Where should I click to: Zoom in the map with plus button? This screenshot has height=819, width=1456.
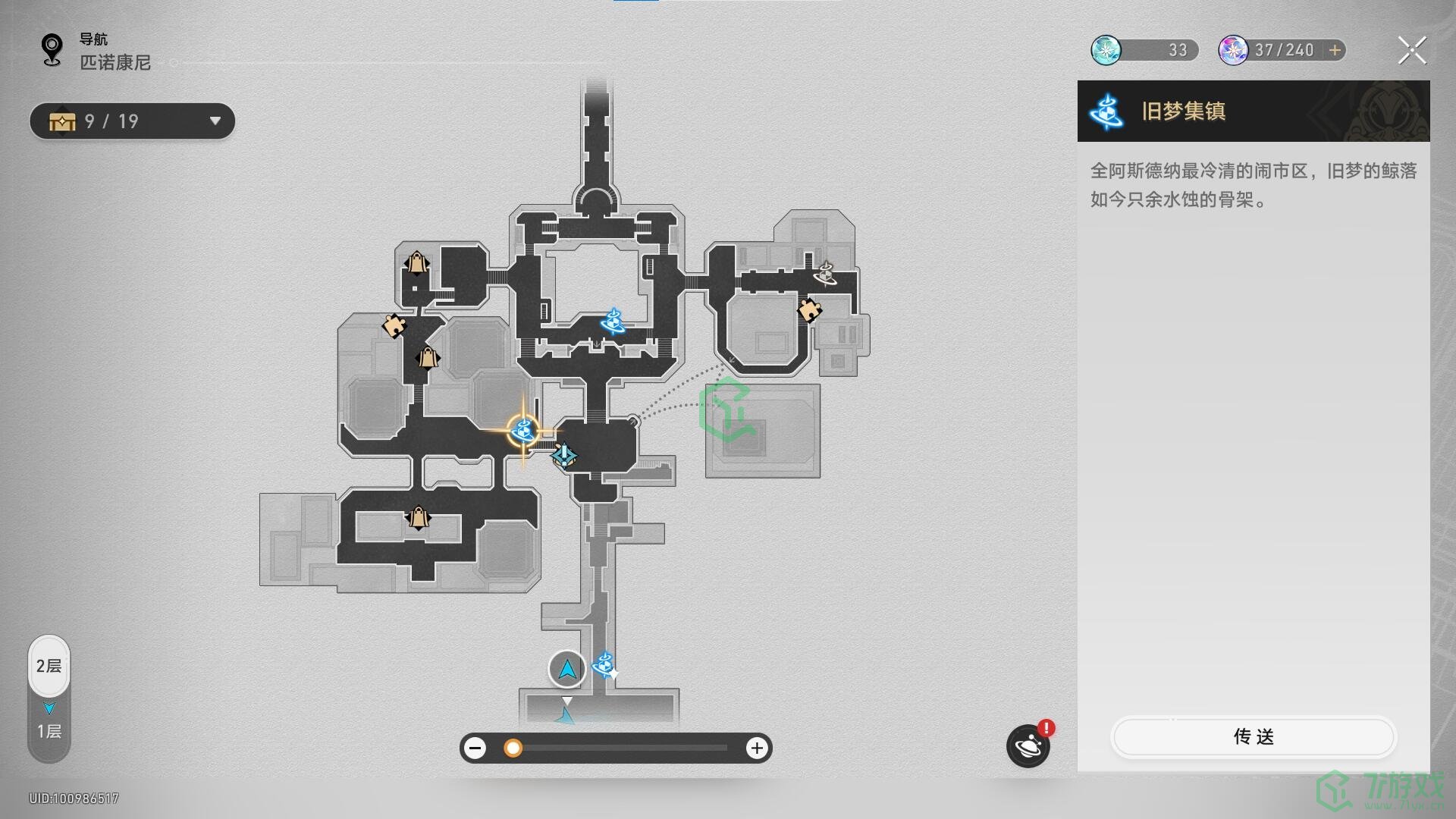click(x=756, y=748)
